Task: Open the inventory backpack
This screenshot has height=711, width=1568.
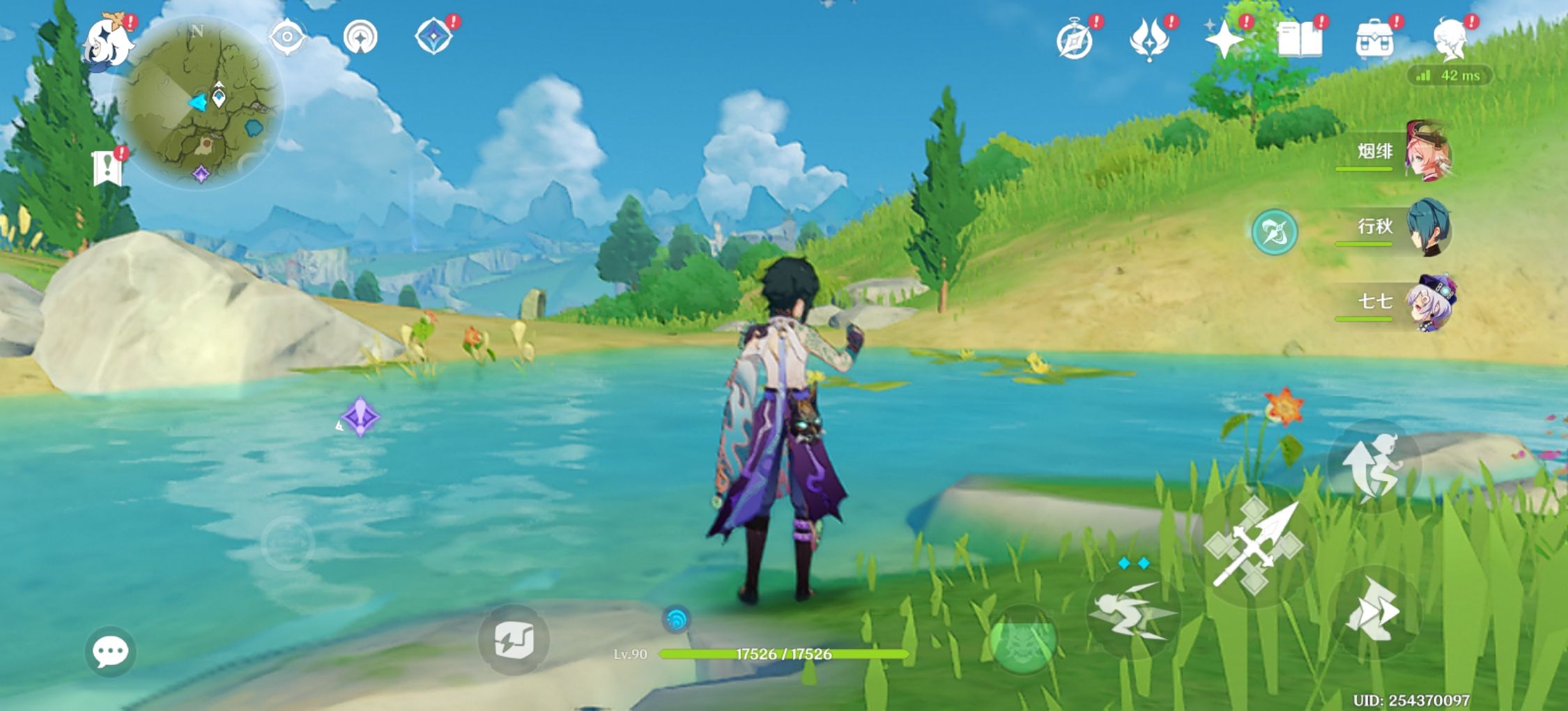Action: tap(1374, 40)
